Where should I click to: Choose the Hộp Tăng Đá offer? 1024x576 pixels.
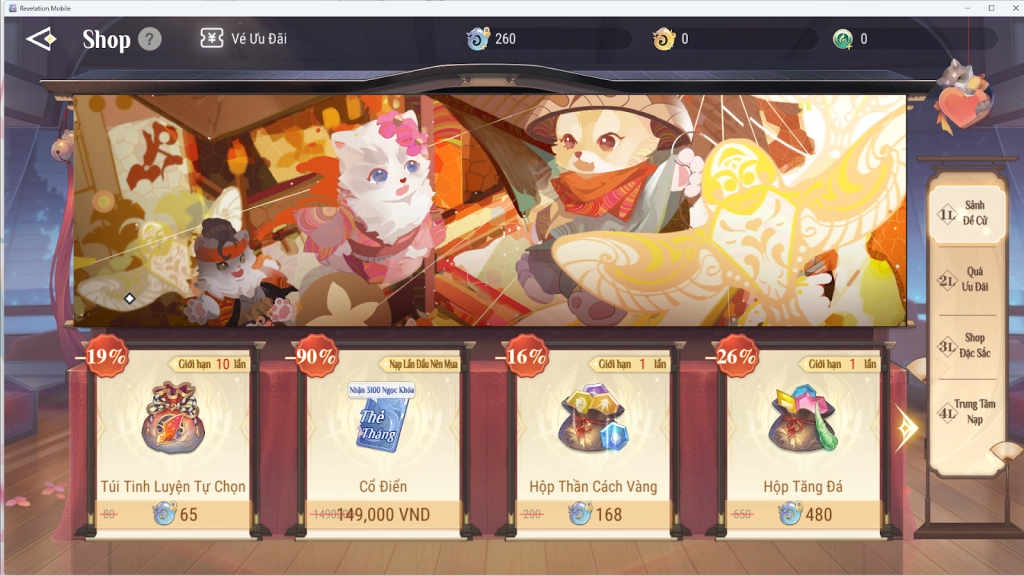tap(803, 440)
